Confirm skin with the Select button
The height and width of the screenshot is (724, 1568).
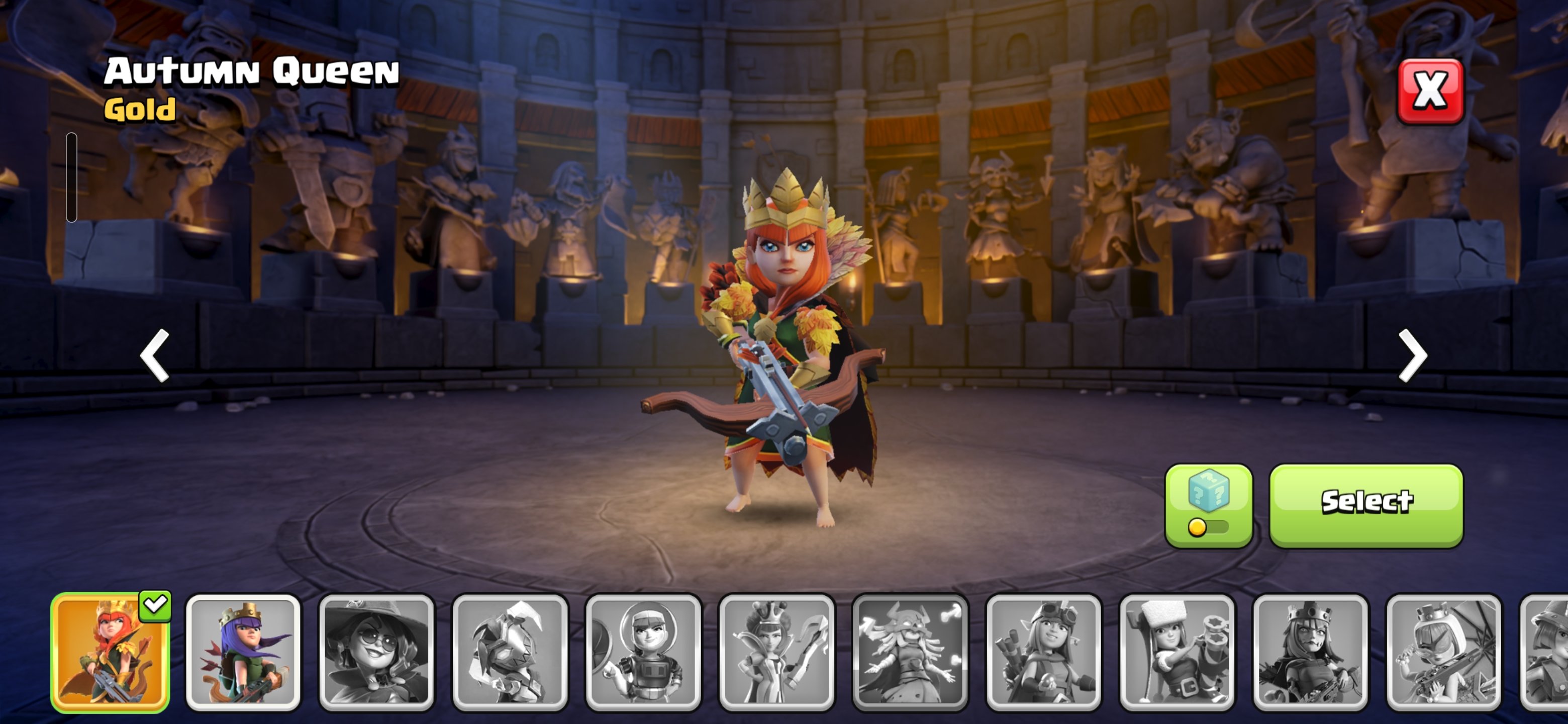click(1366, 504)
